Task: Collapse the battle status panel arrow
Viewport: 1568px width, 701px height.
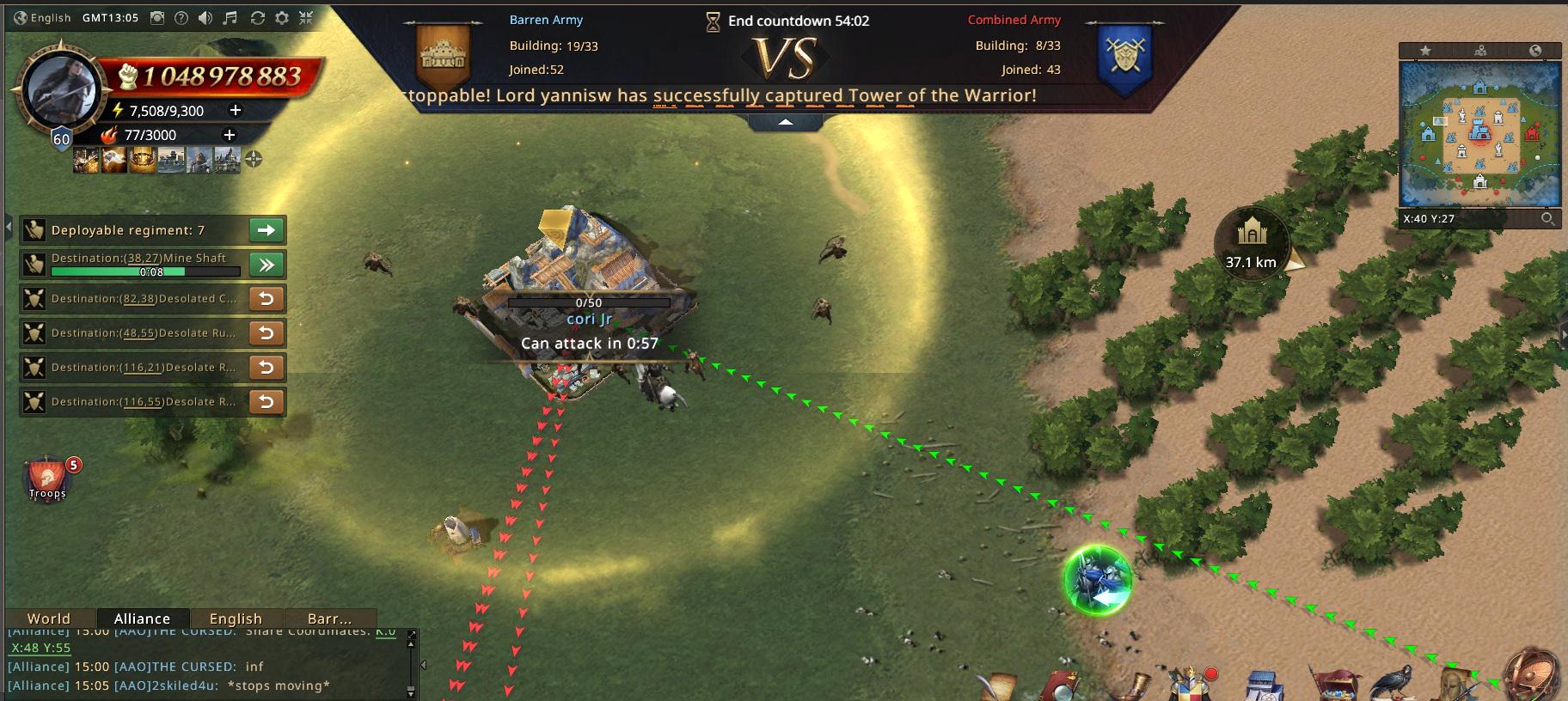Action: click(786, 123)
